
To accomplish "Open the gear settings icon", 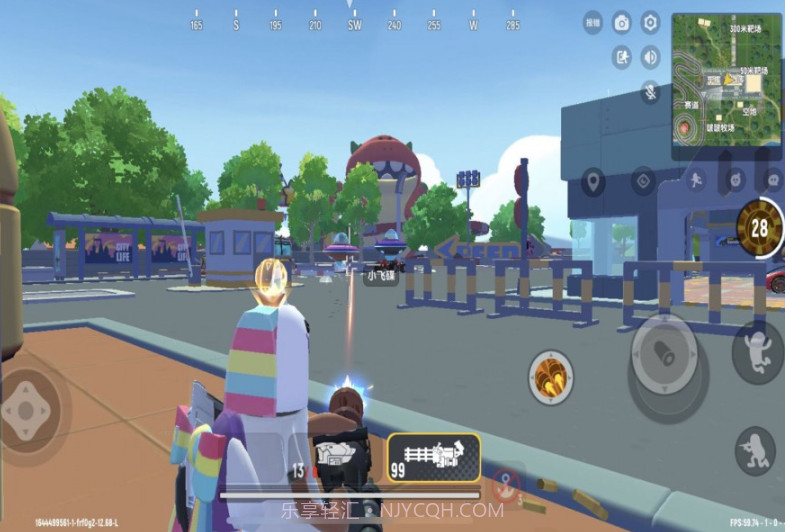I will 650,22.
